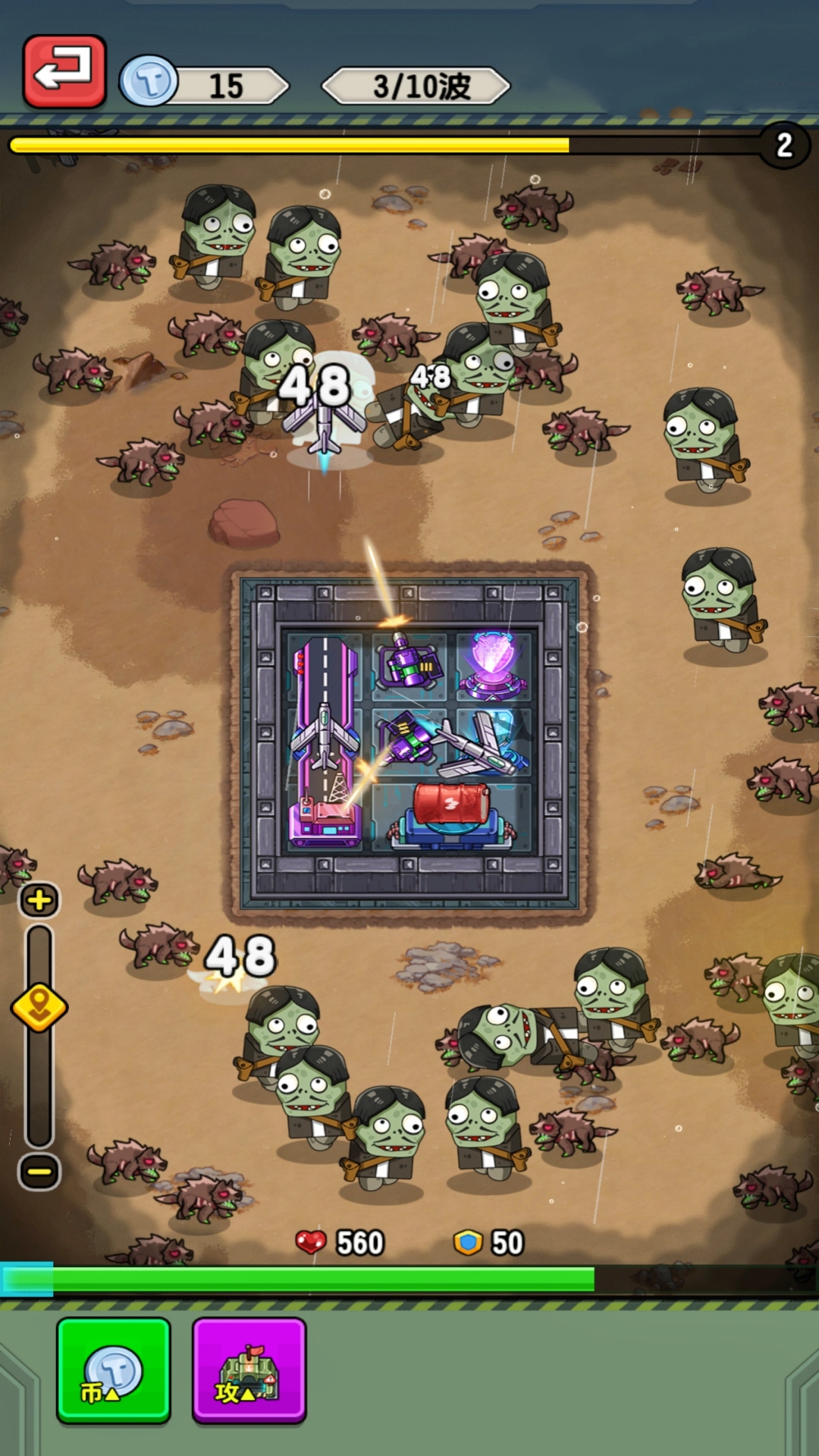
Task: Zoom out with the minus button
Action: [39, 1172]
